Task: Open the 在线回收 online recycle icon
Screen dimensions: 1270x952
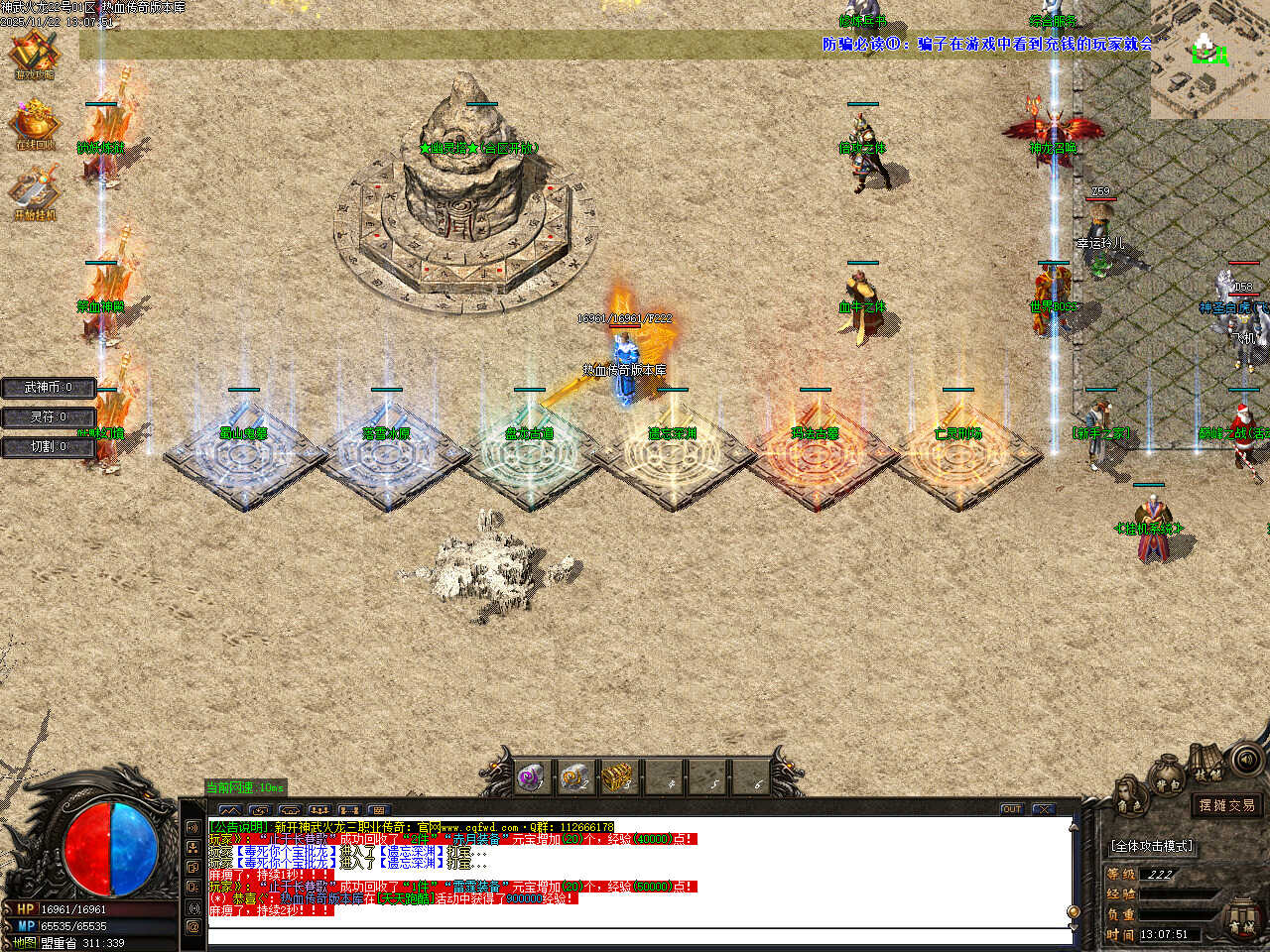Action: 35,124
